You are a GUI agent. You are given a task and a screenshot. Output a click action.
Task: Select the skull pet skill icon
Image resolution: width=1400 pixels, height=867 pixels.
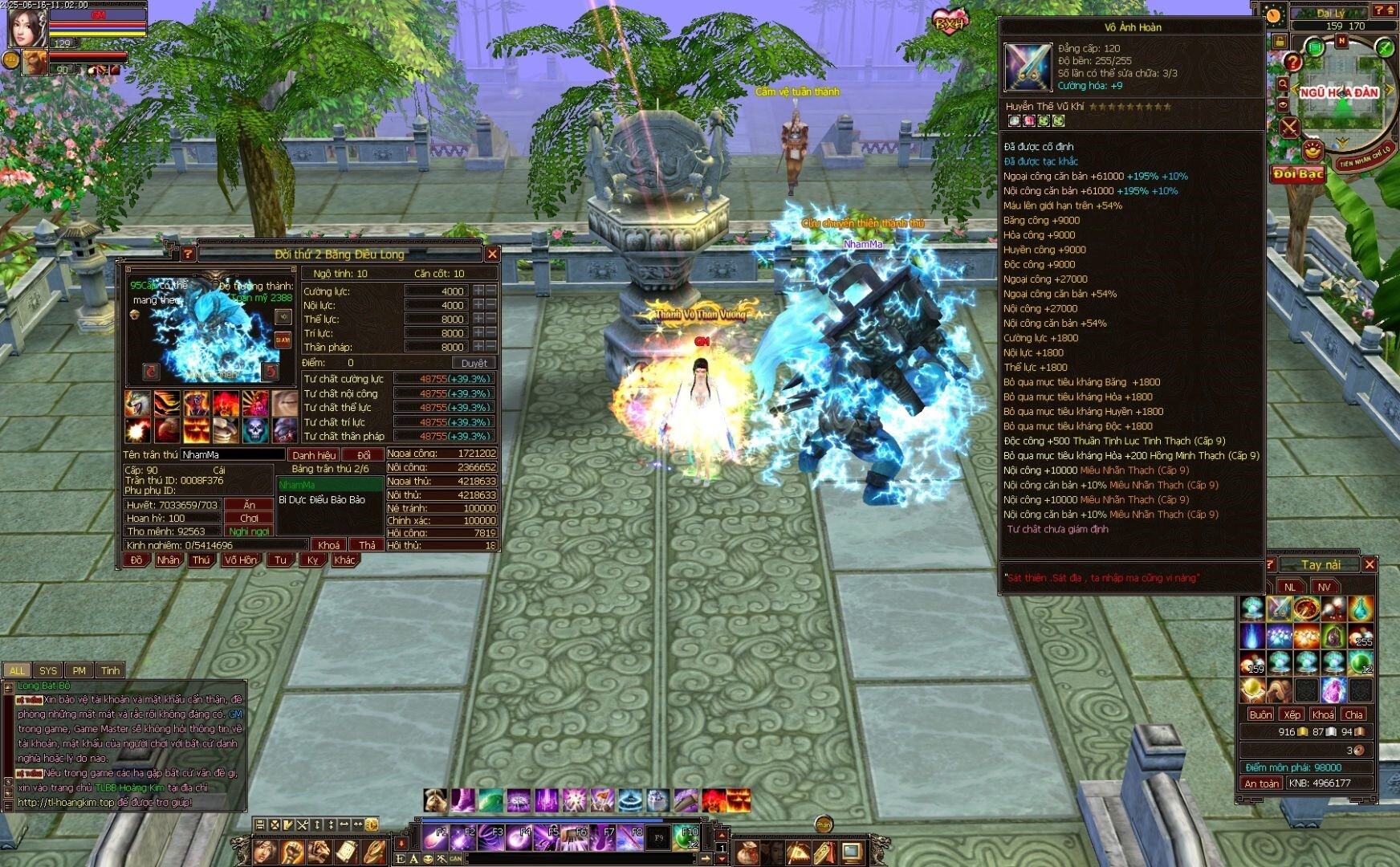255,430
